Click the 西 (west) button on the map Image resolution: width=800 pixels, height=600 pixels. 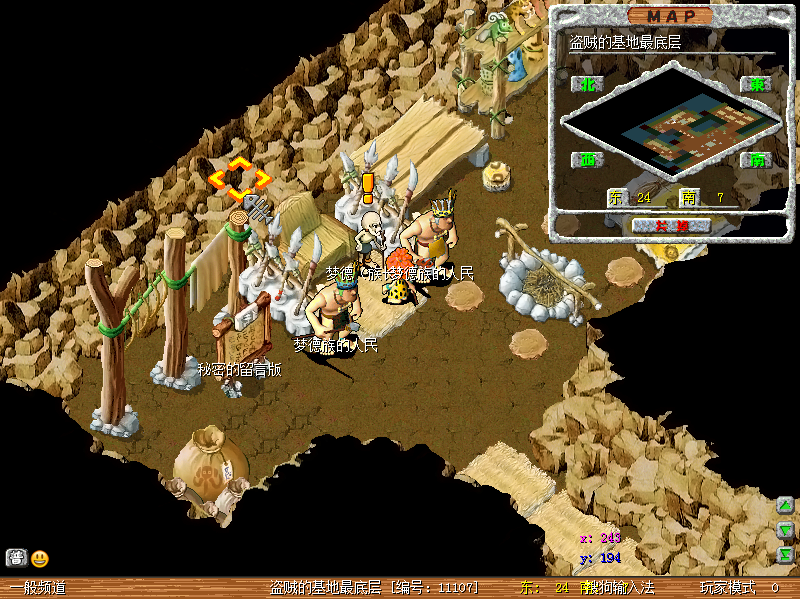click(587, 159)
